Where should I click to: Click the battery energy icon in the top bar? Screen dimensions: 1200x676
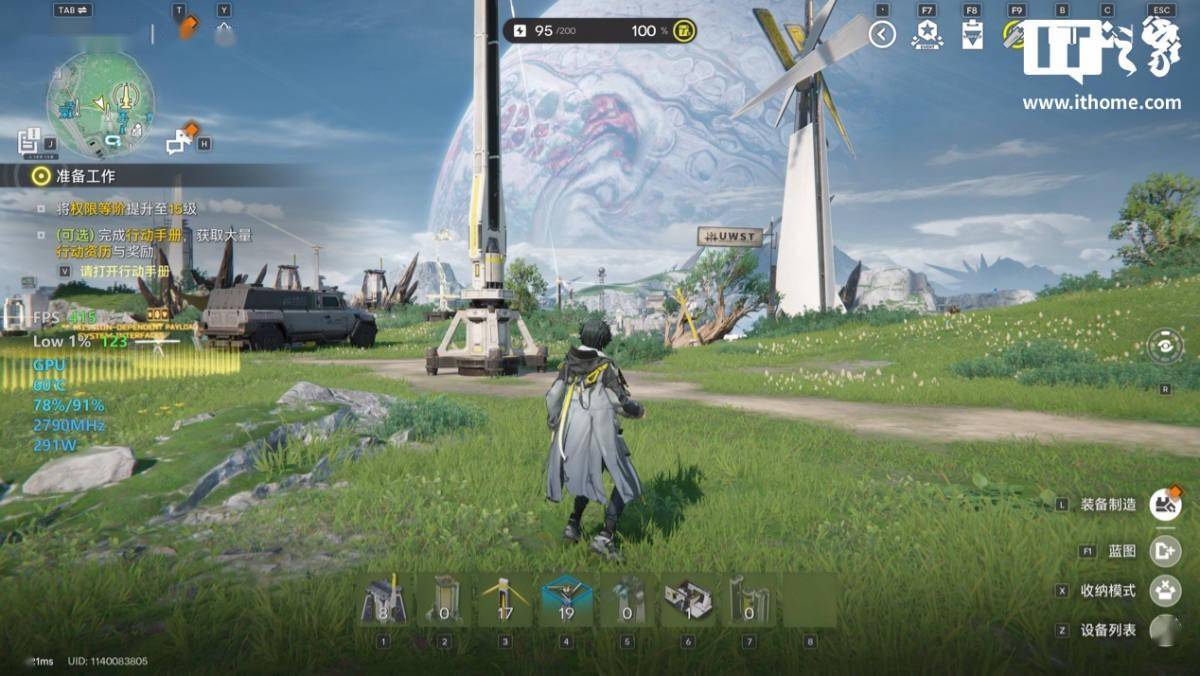519,31
